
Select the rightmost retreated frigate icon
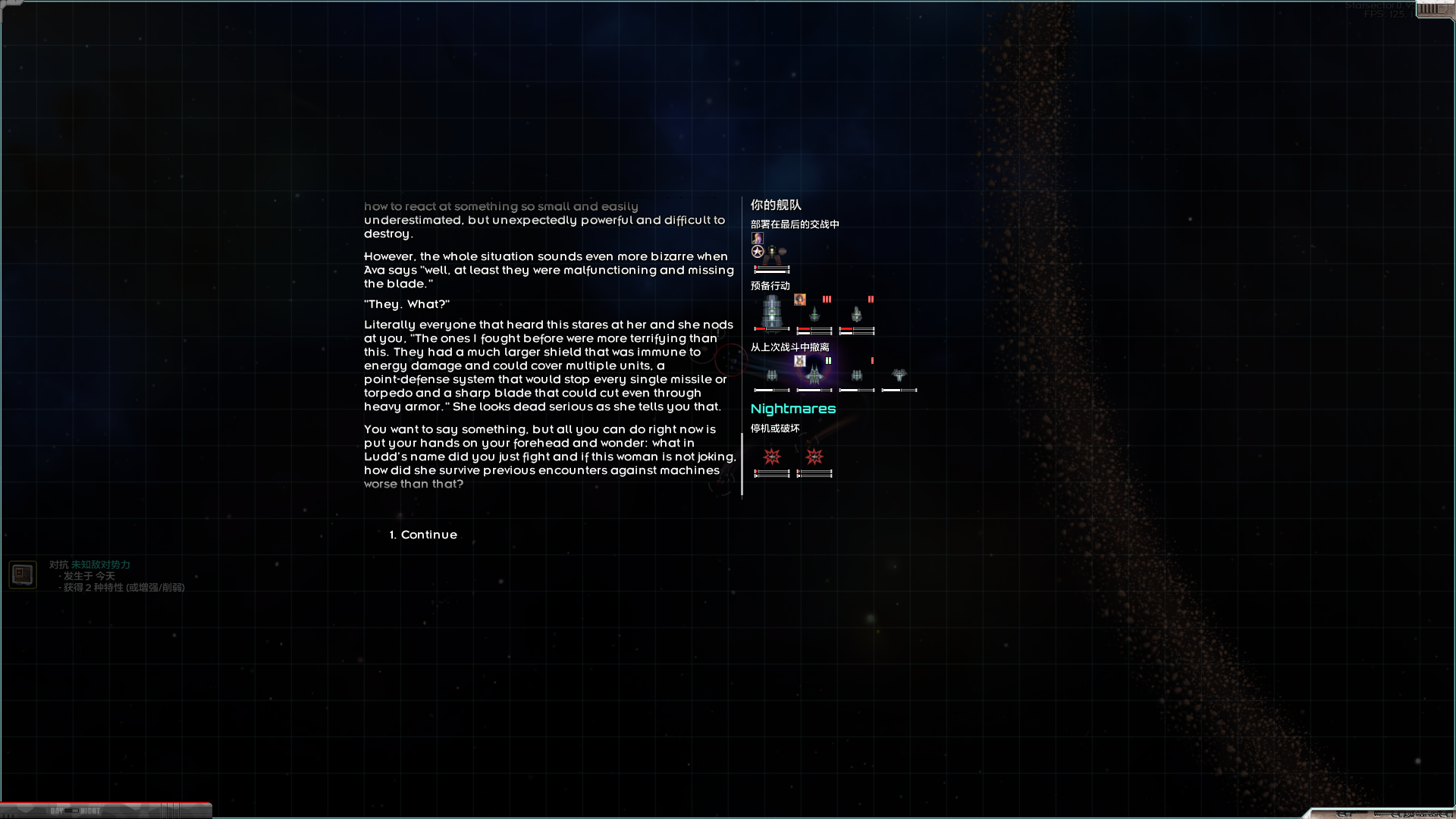[x=898, y=375]
